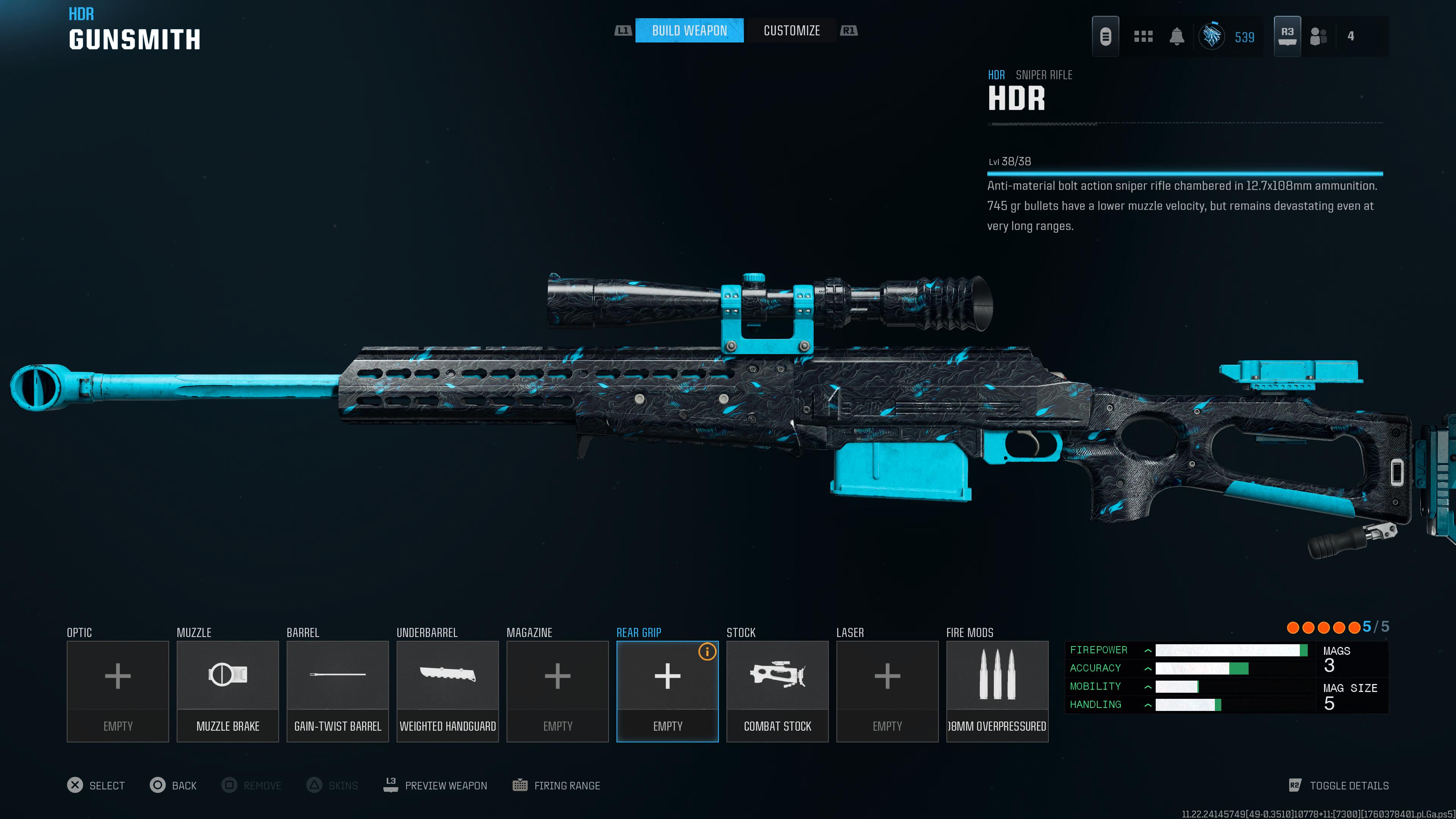Select the empty Laser slot

coord(887,691)
